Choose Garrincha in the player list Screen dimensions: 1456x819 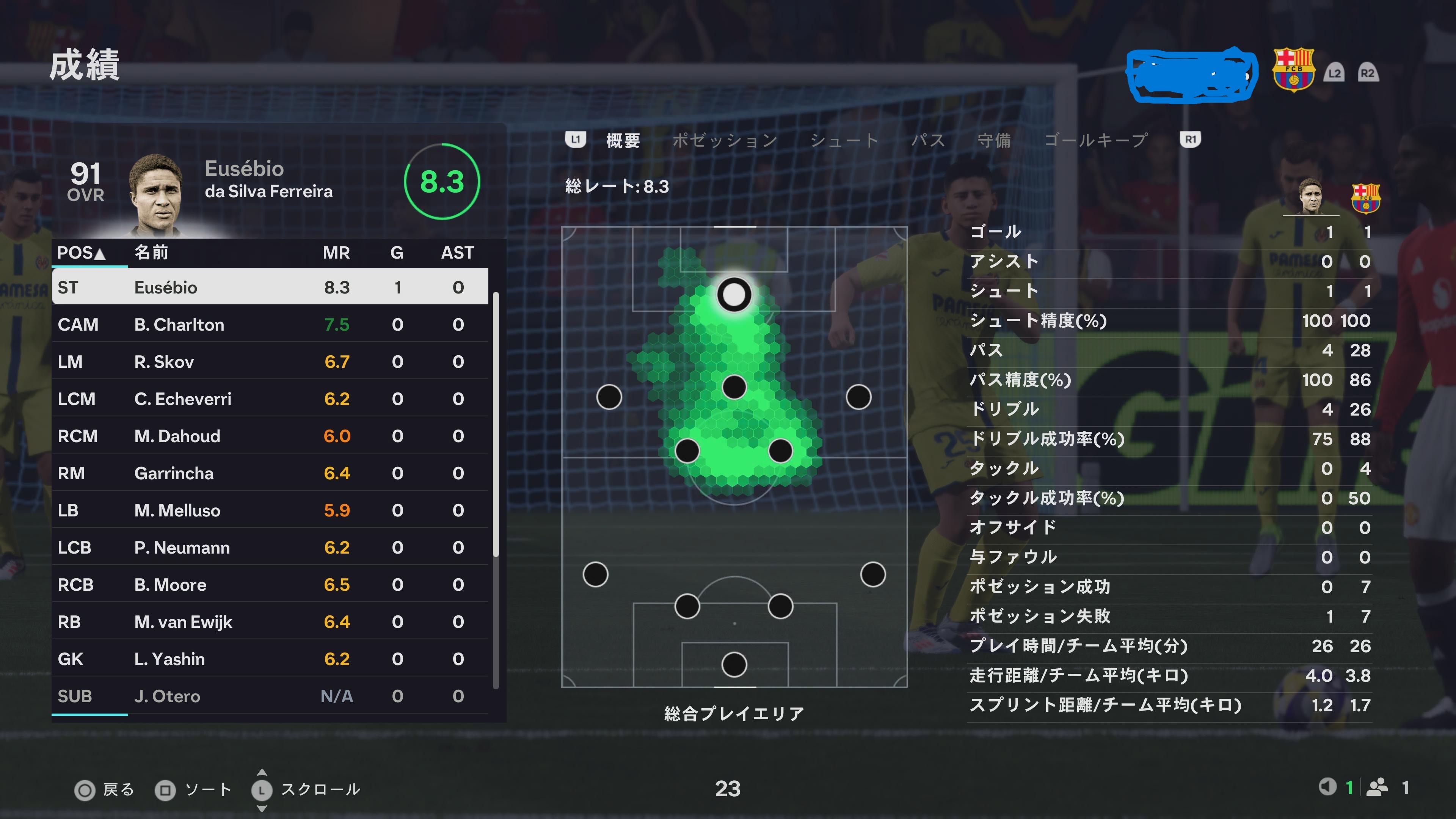click(x=270, y=473)
